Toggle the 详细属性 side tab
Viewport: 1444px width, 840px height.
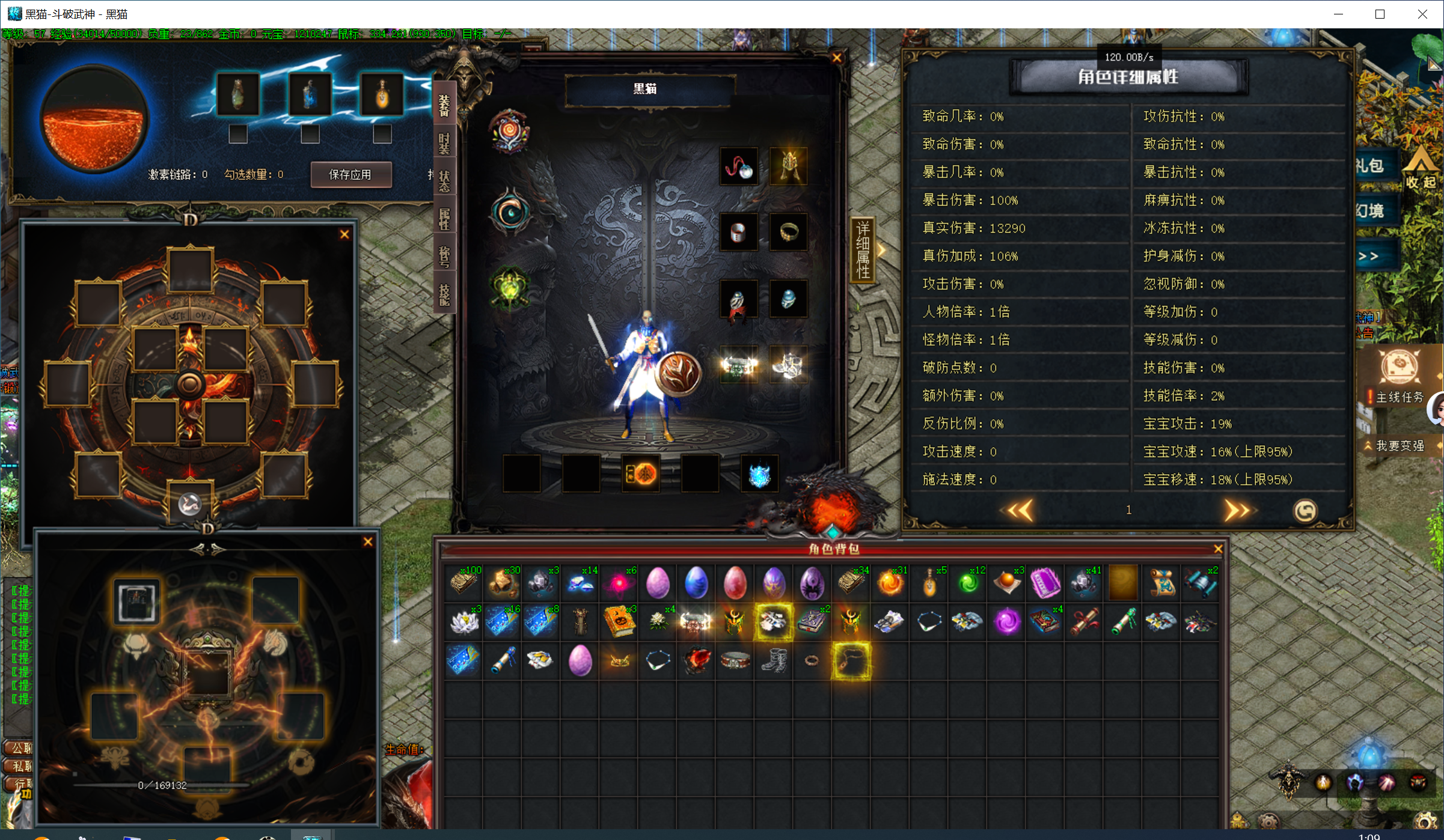click(863, 250)
